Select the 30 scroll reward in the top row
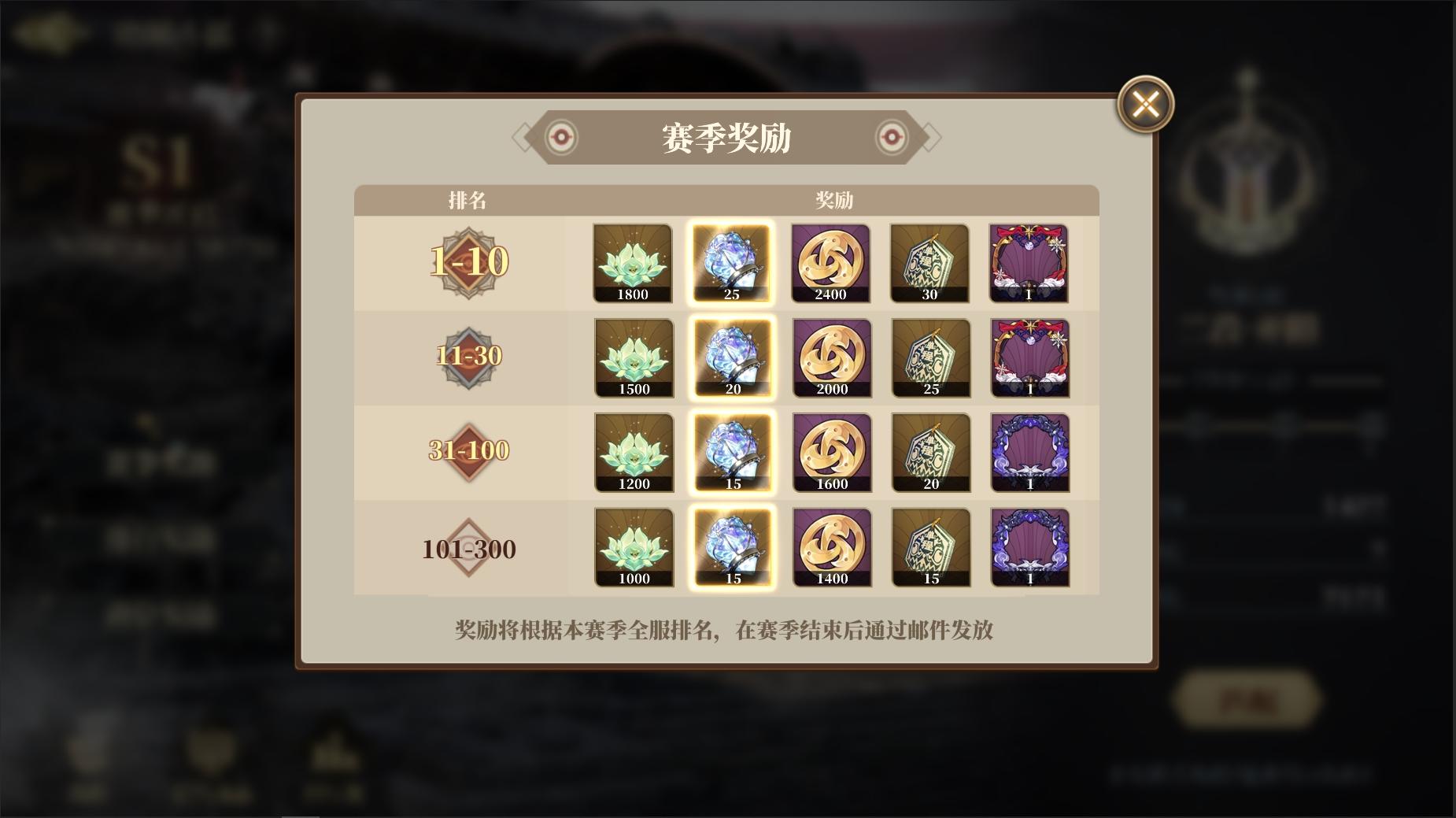The width and height of the screenshot is (1456, 818). (930, 263)
